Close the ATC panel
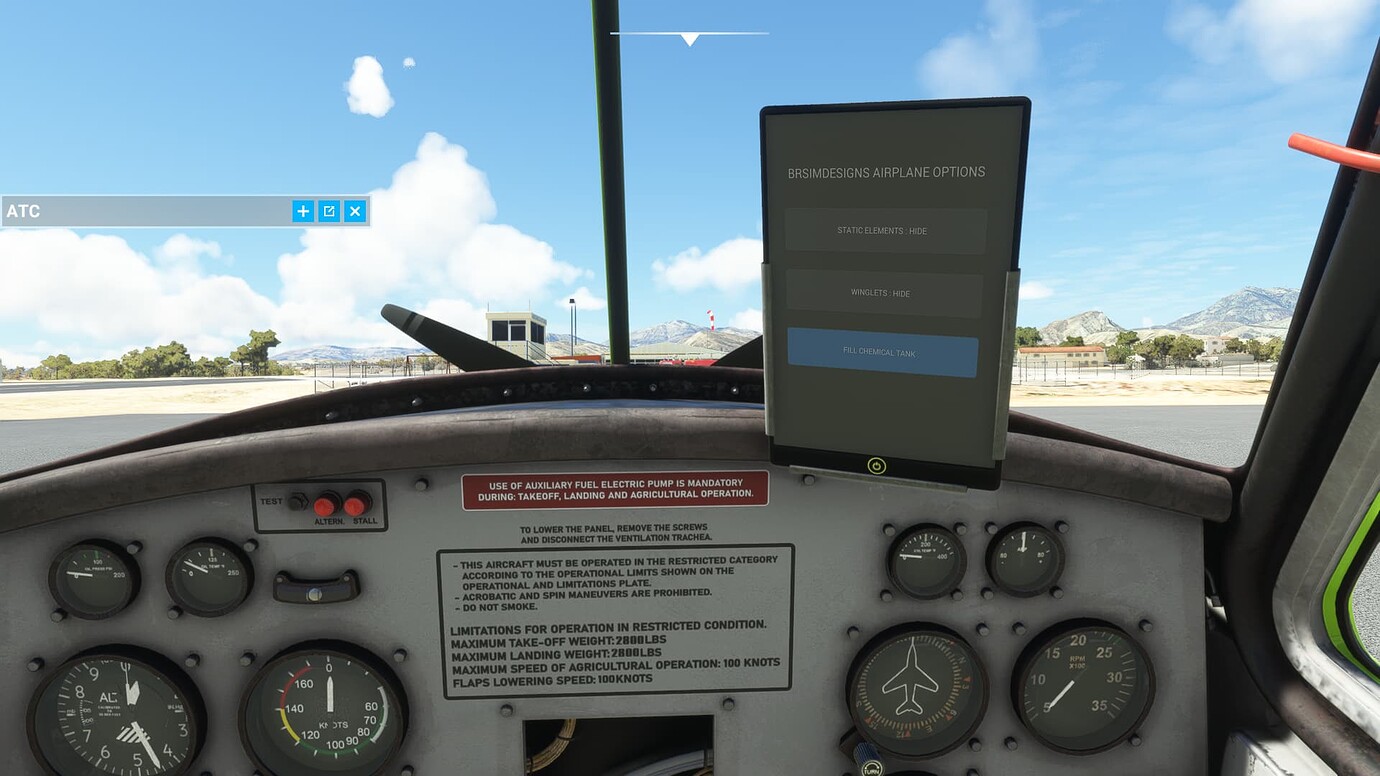Screen dimensions: 1380x776 coord(354,211)
